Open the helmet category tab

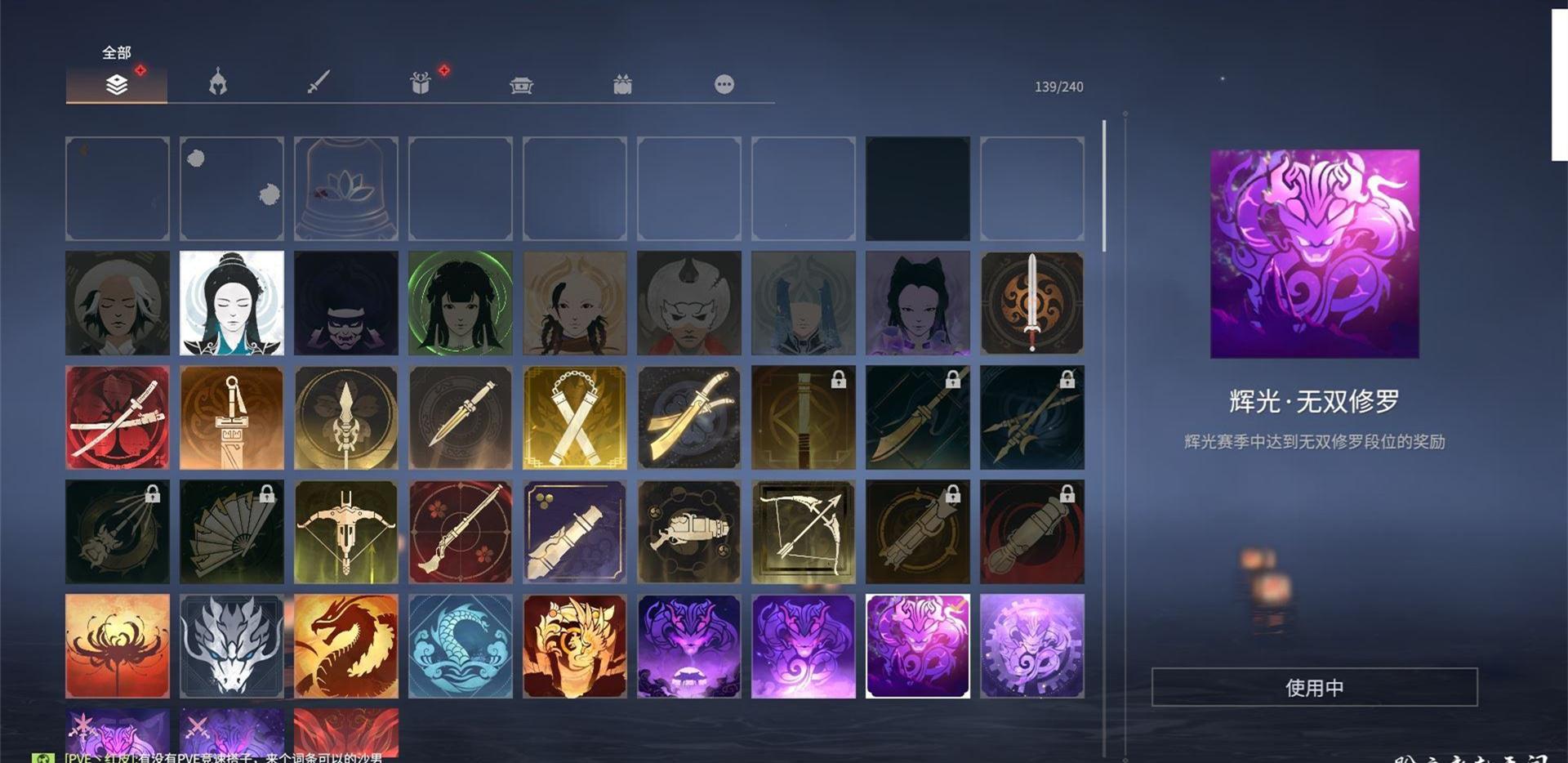tap(217, 83)
